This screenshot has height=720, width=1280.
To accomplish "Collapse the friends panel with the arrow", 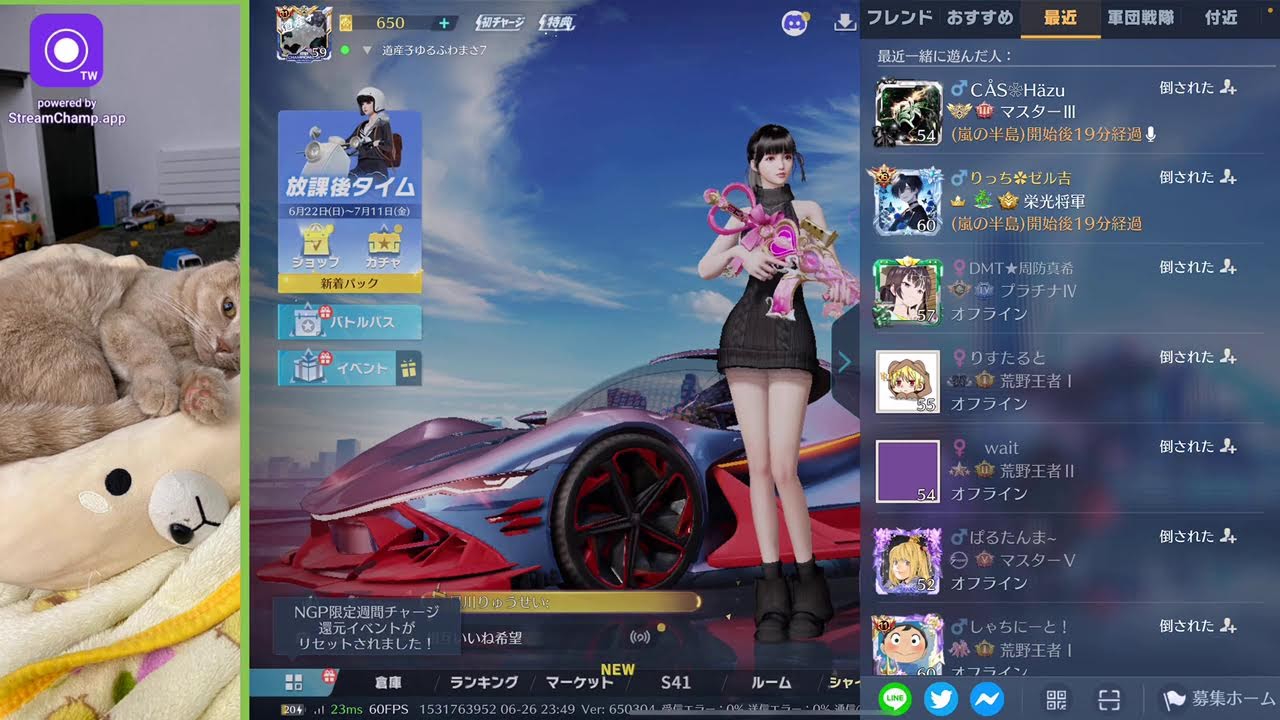I will tap(845, 362).
